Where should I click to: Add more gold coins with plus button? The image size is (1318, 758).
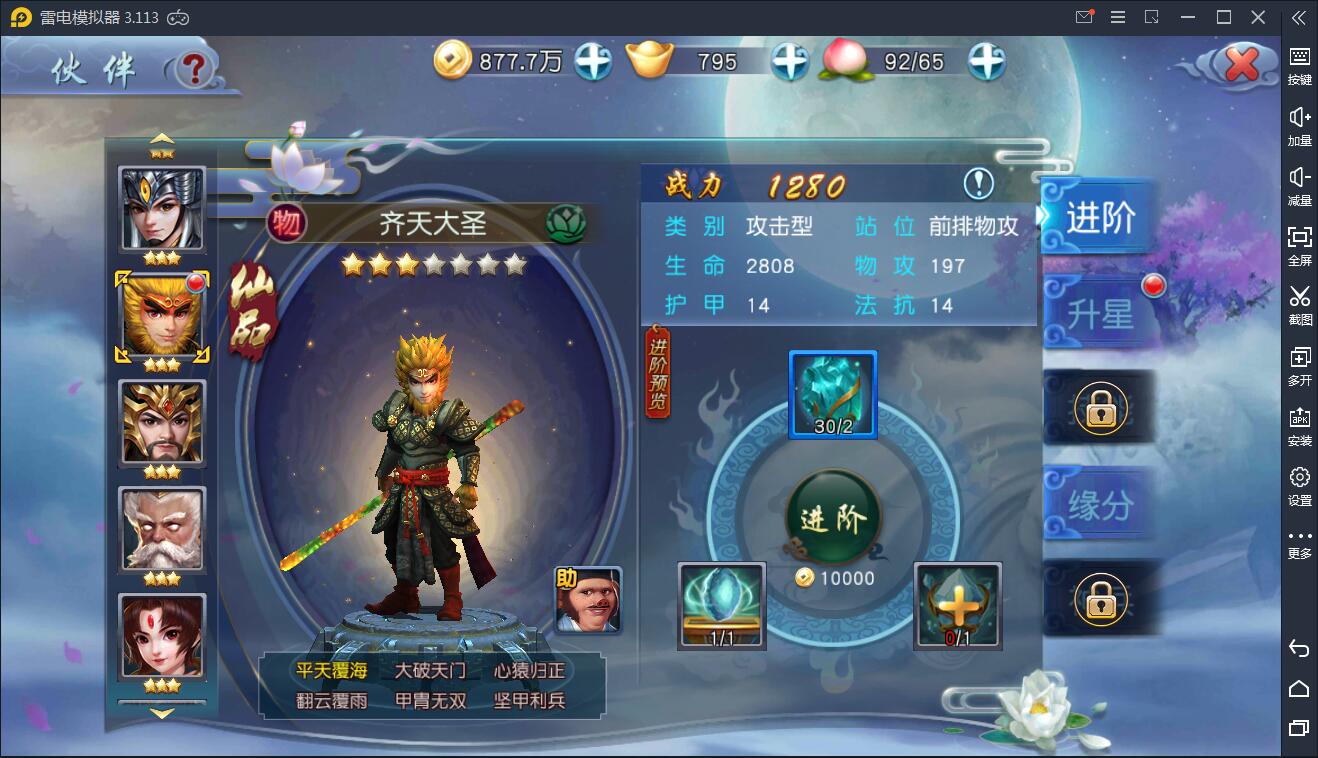[x=592, y=62]
